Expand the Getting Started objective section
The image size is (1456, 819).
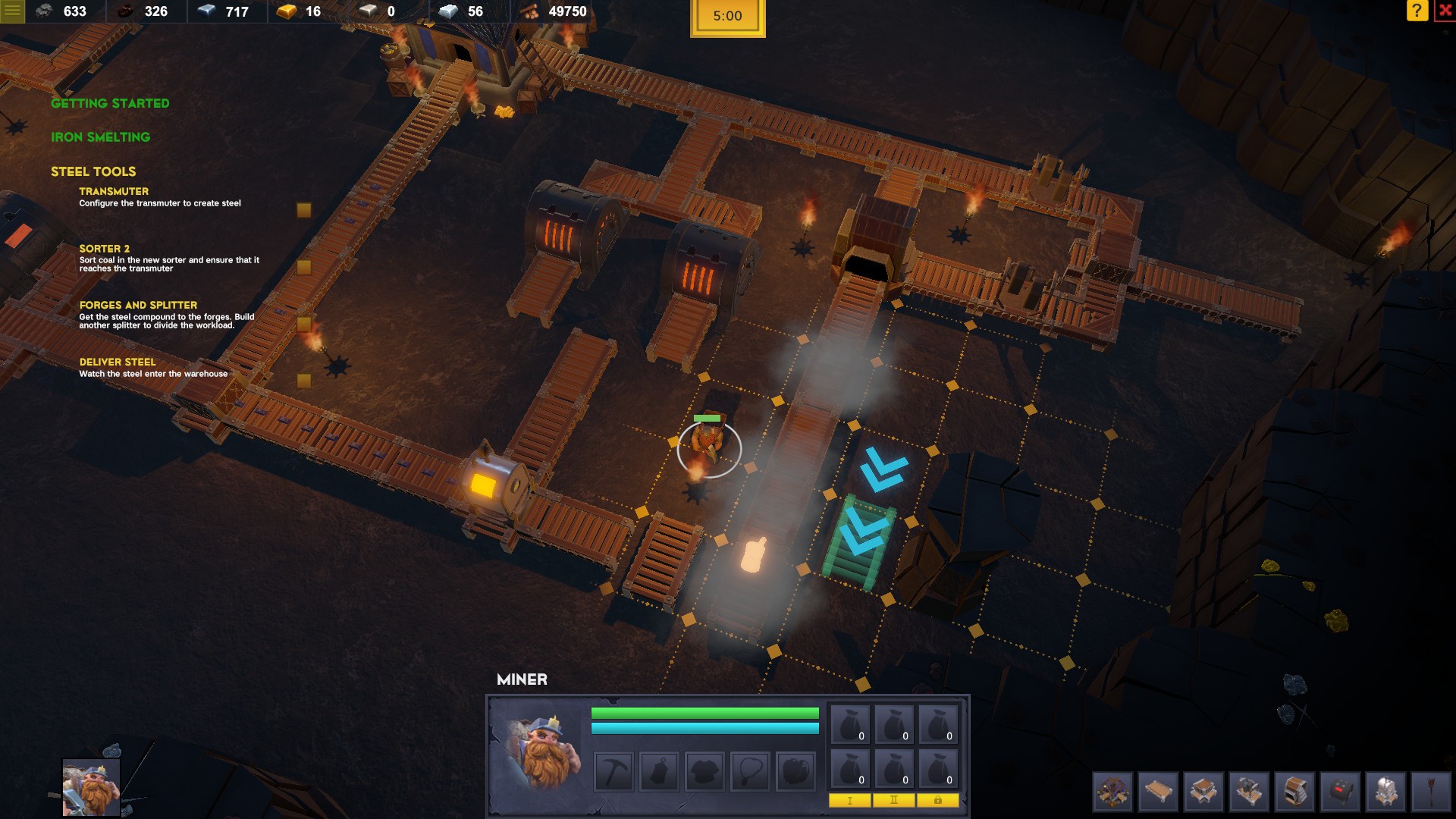109,103
